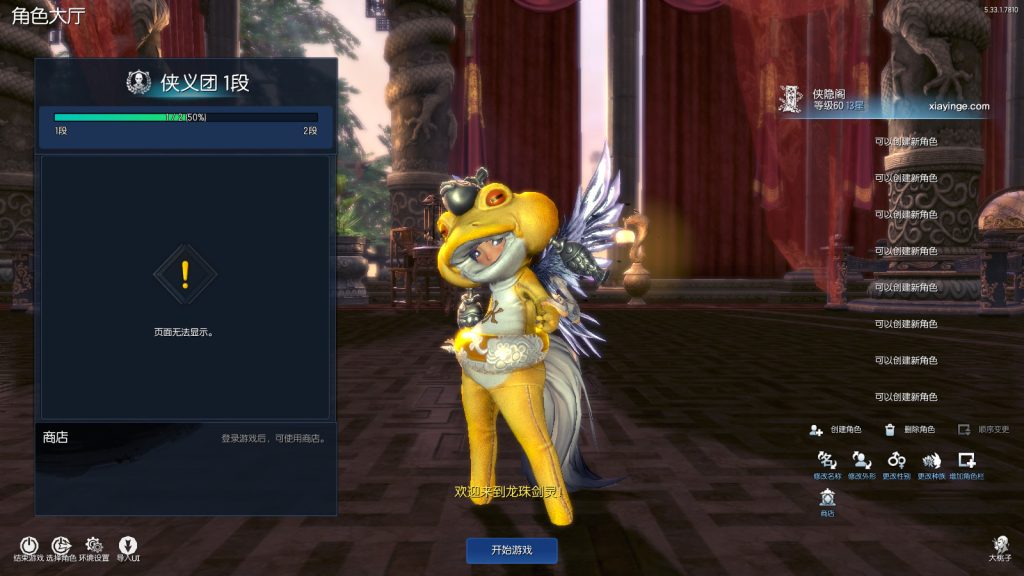Image resolution: width=1024 pixels, height=576 pixels.
Task: Click 增加角色栏 add character slot icon
Action: coord(966,461)
